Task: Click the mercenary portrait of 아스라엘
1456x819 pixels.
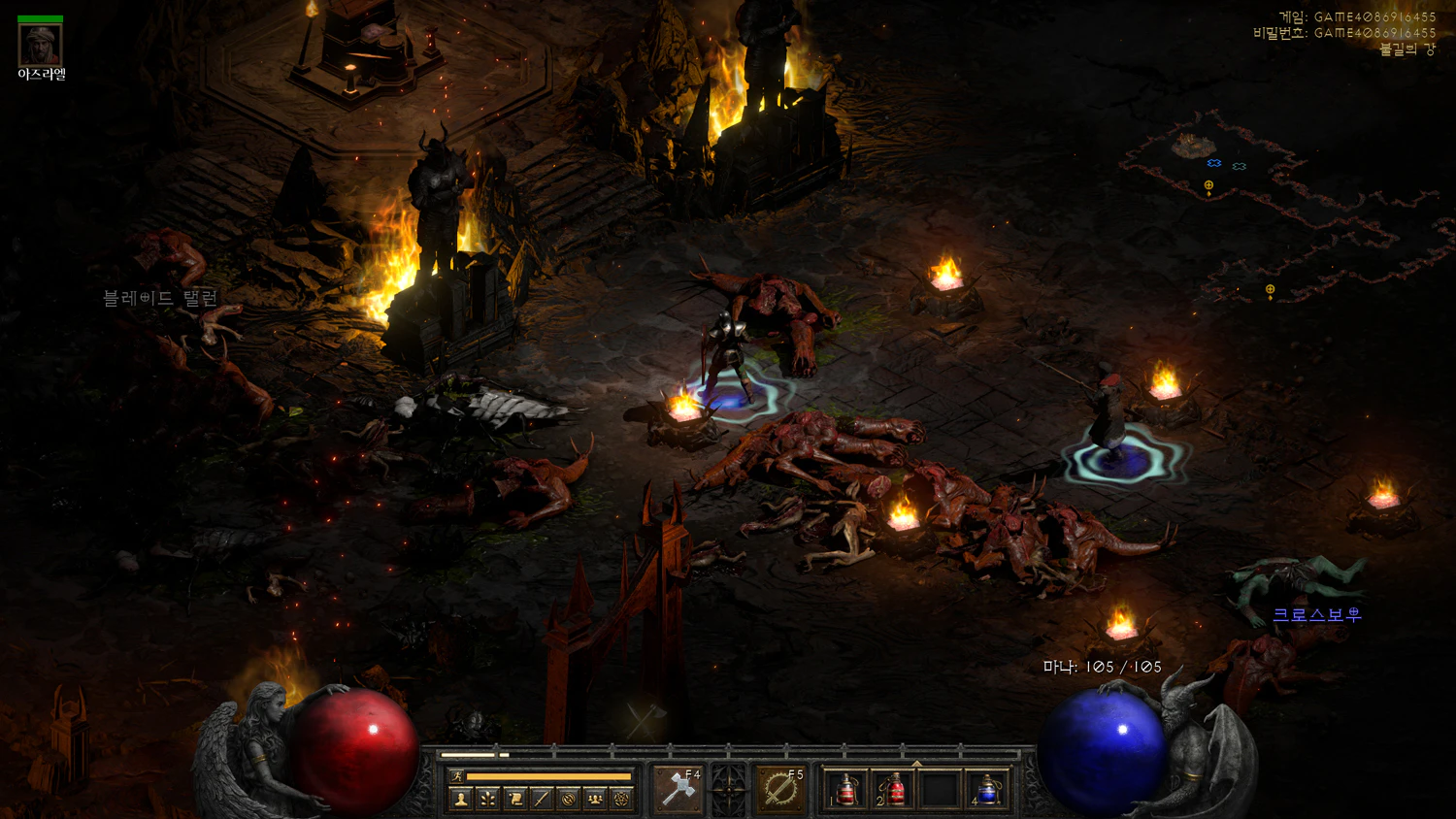Action: [x=41, y=45]
